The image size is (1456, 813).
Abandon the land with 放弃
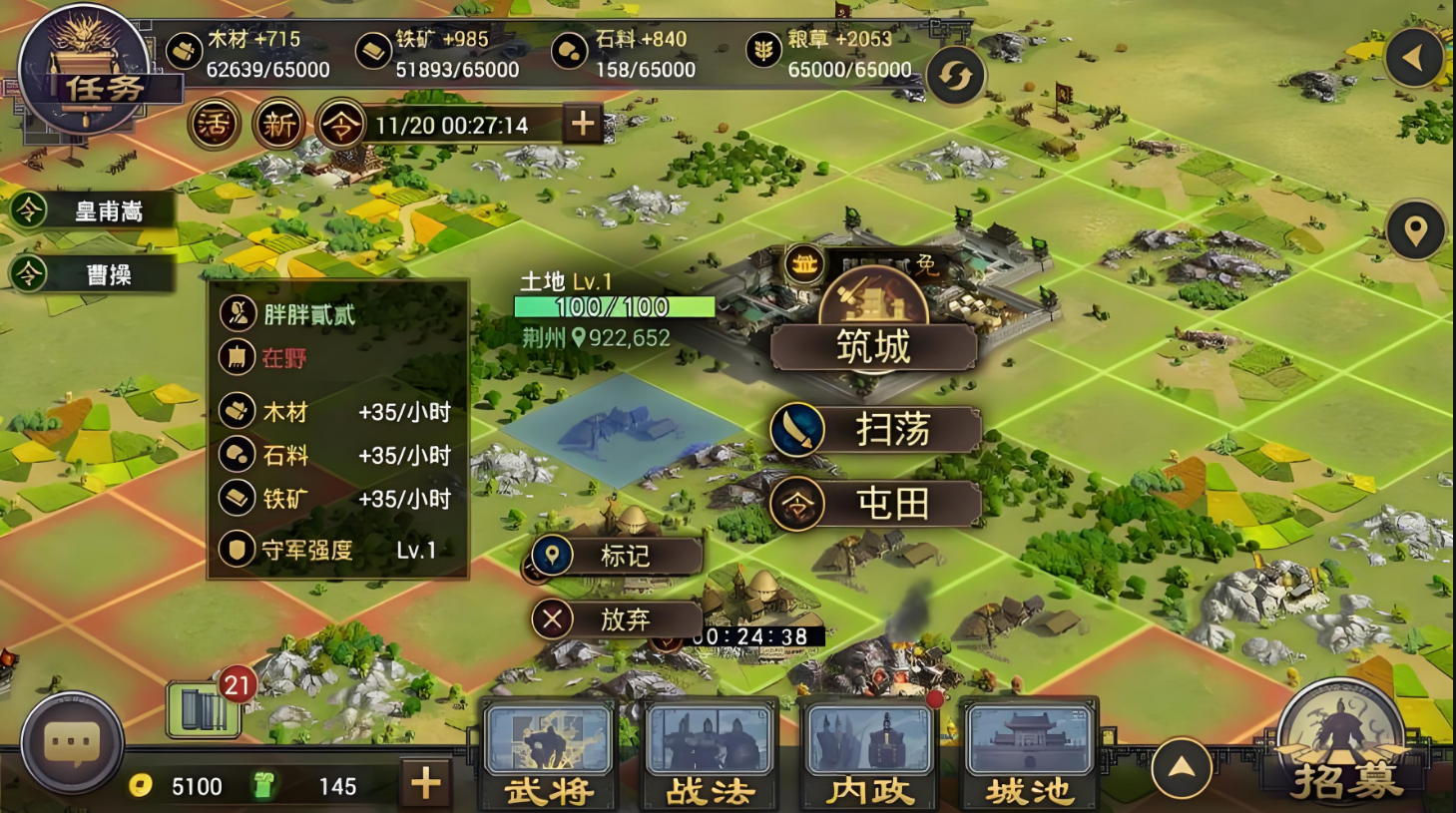pyautogui.click(x=617, y=619)
